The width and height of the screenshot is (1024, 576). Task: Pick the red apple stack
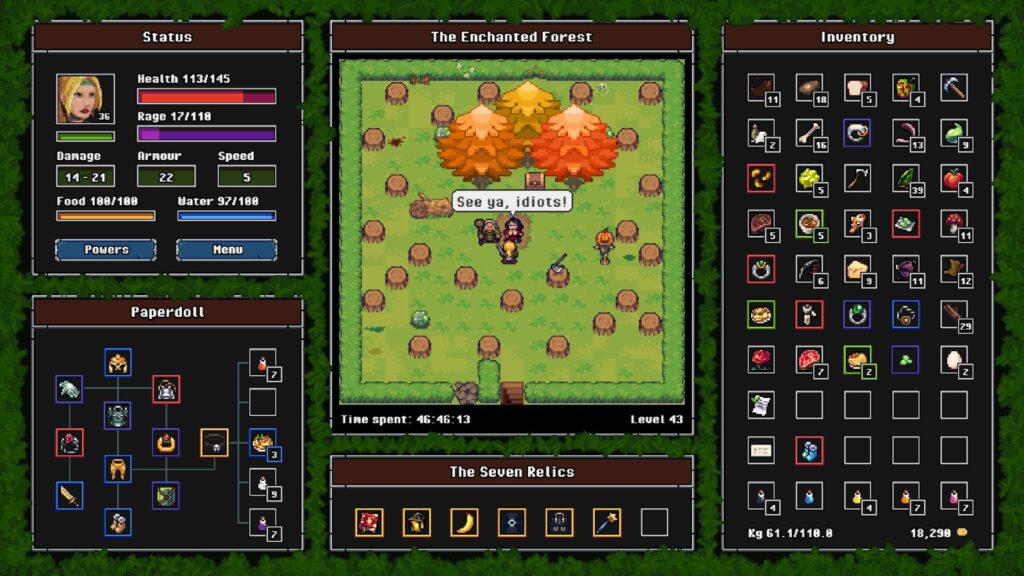[953, 179]
